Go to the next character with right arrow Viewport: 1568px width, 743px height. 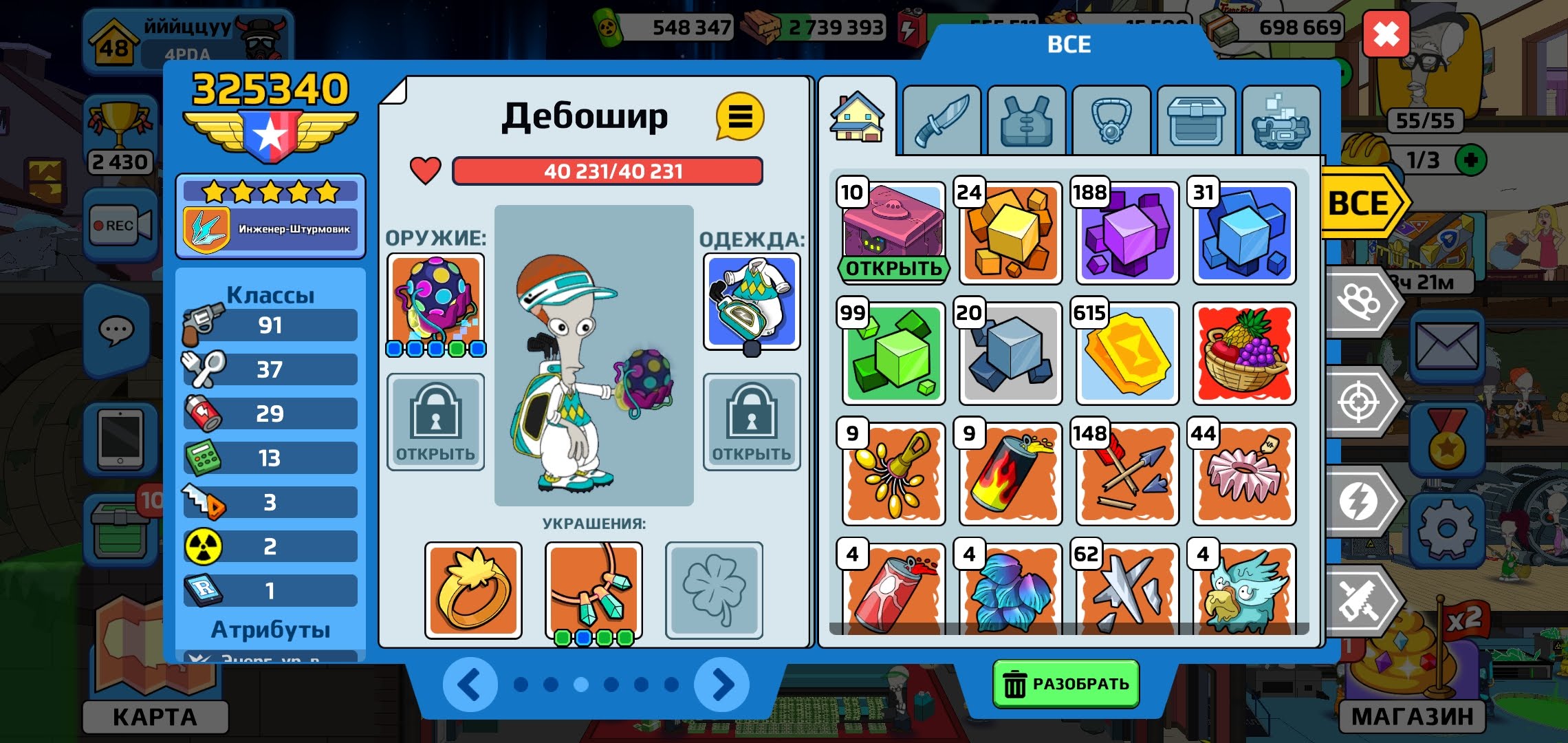coord(721,685)
